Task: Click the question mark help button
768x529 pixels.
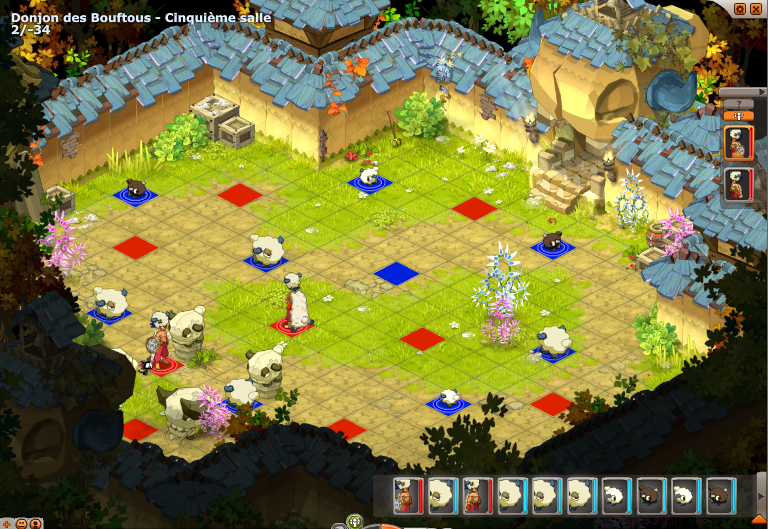Action: coord(738,103)
